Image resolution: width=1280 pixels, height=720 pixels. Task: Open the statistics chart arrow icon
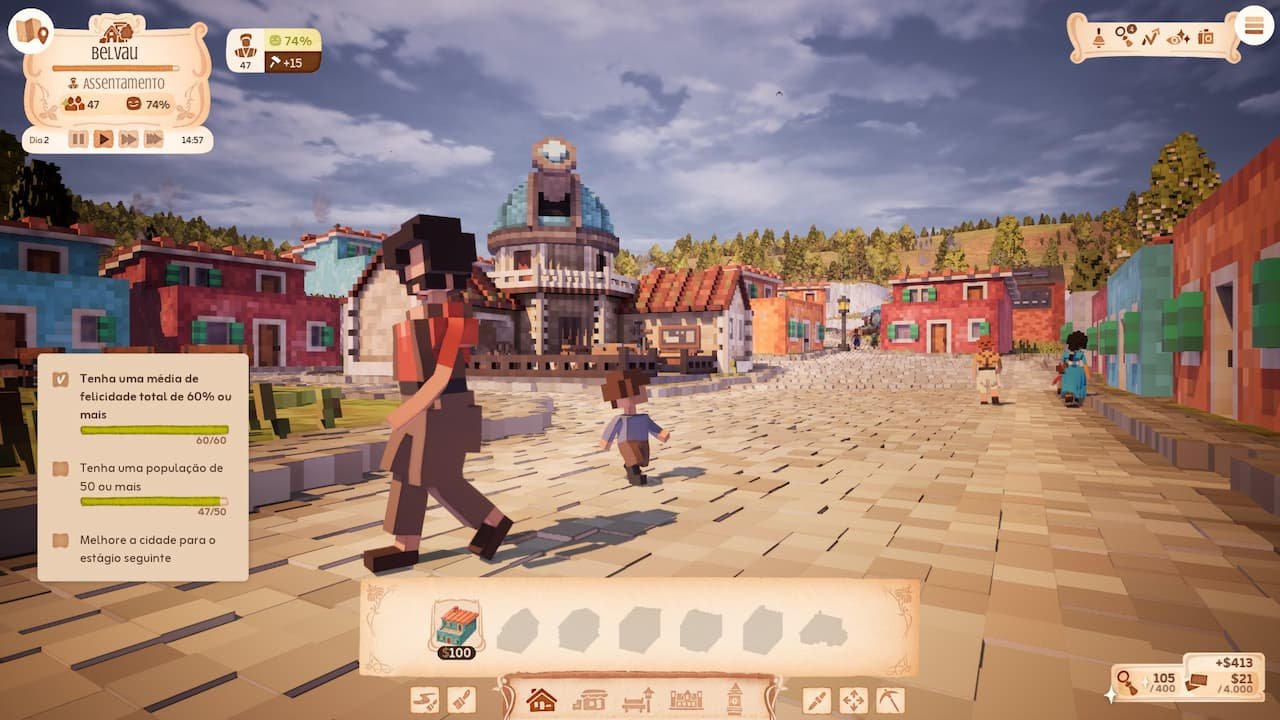(1151, 37)
